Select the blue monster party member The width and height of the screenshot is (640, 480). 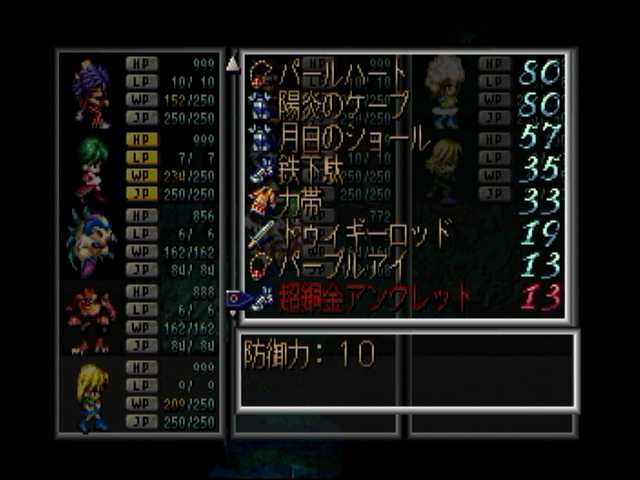tap(91, 242)
